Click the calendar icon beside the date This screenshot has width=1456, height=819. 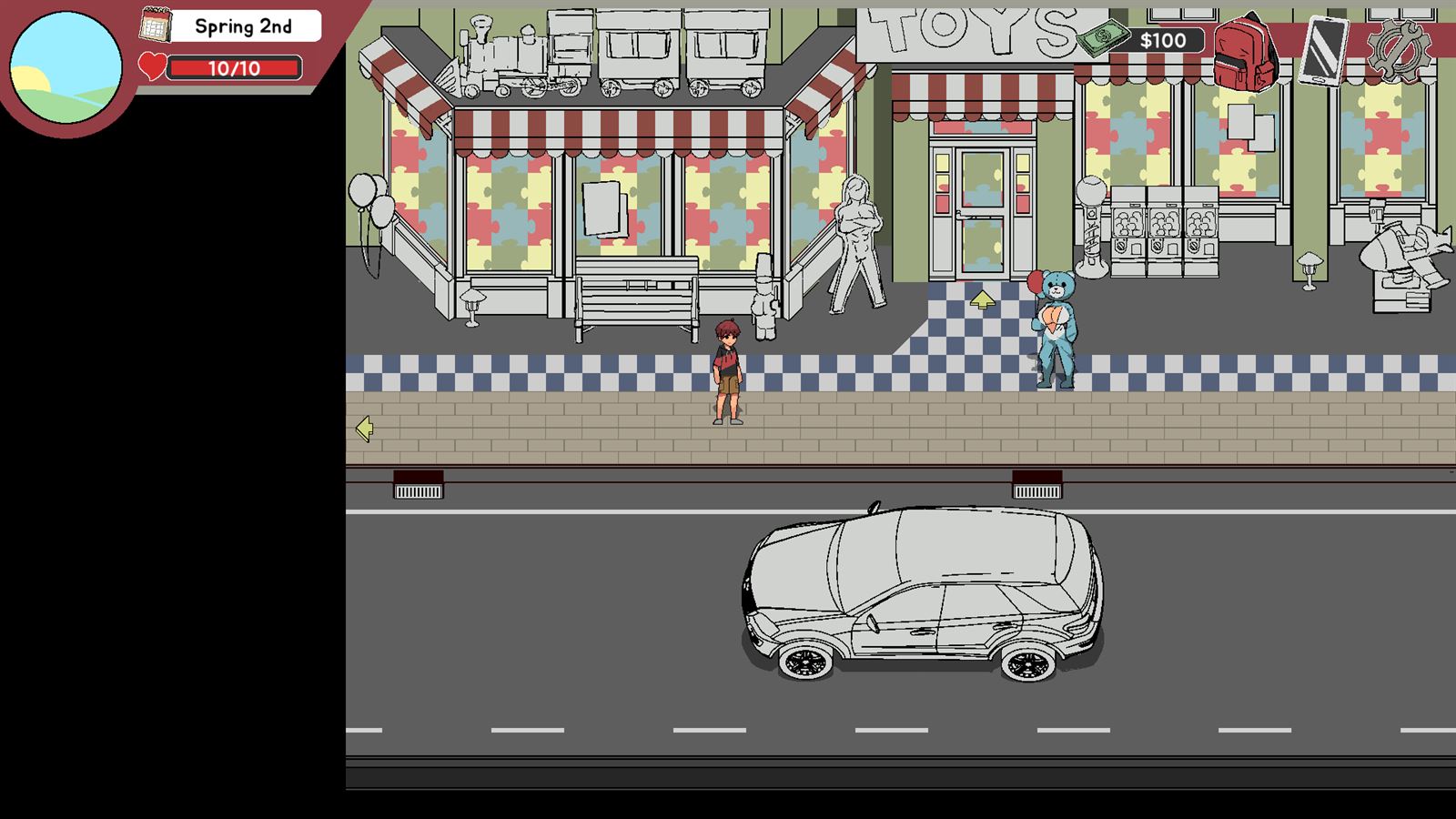click(155, 25)
